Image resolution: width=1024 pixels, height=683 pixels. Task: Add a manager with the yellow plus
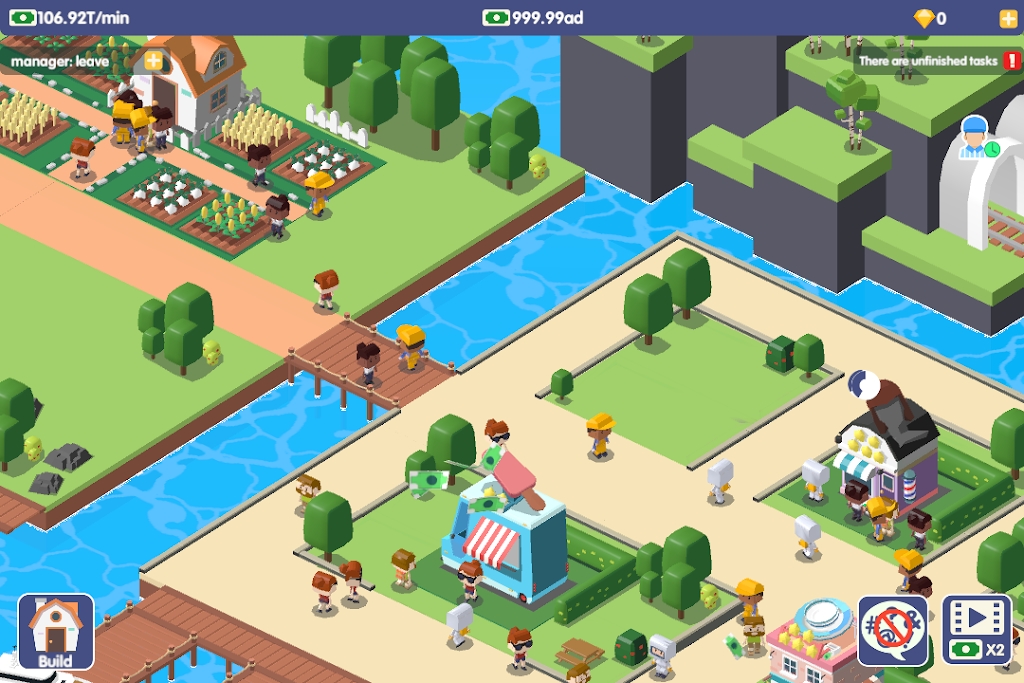tap(153, 60)
